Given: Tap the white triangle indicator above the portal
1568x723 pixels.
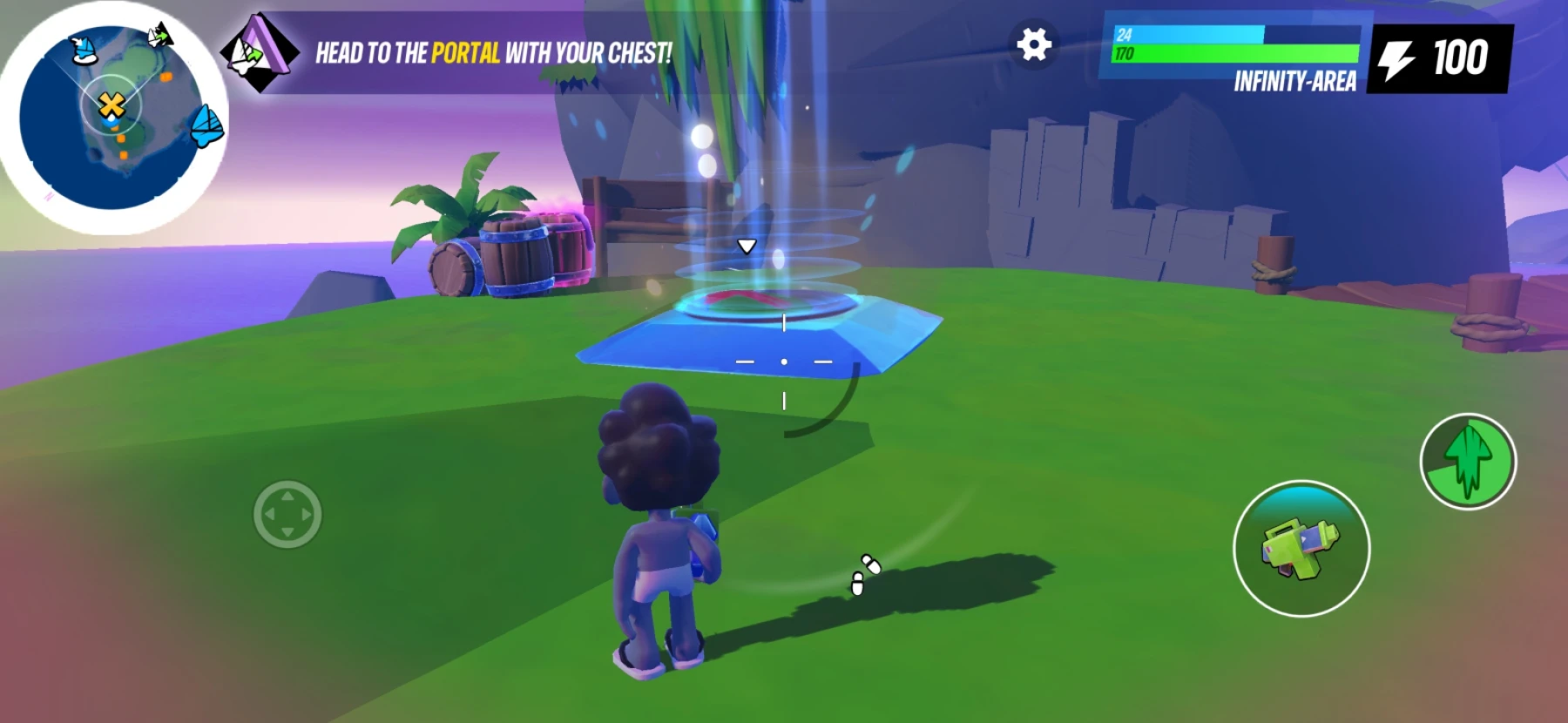Looking at the screenshot, I should [x=745, y=245].
